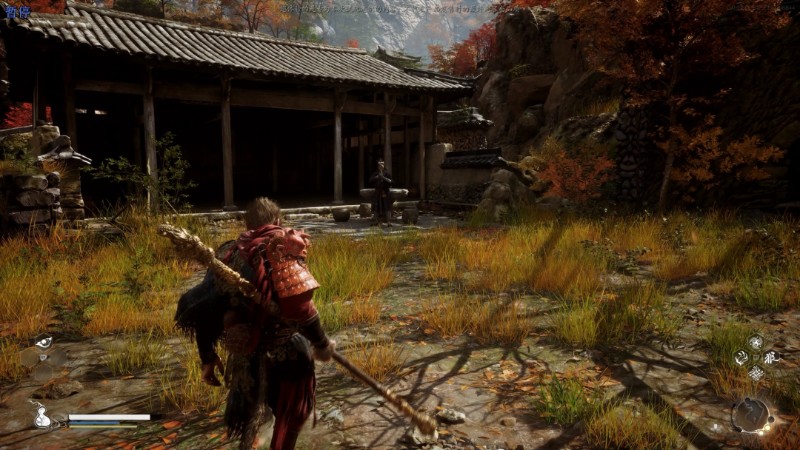Select the eye-shaped item in the hexagon slot
Viewport: 800px width, 450px height.
pyautogui.click(x=44, y=343)
